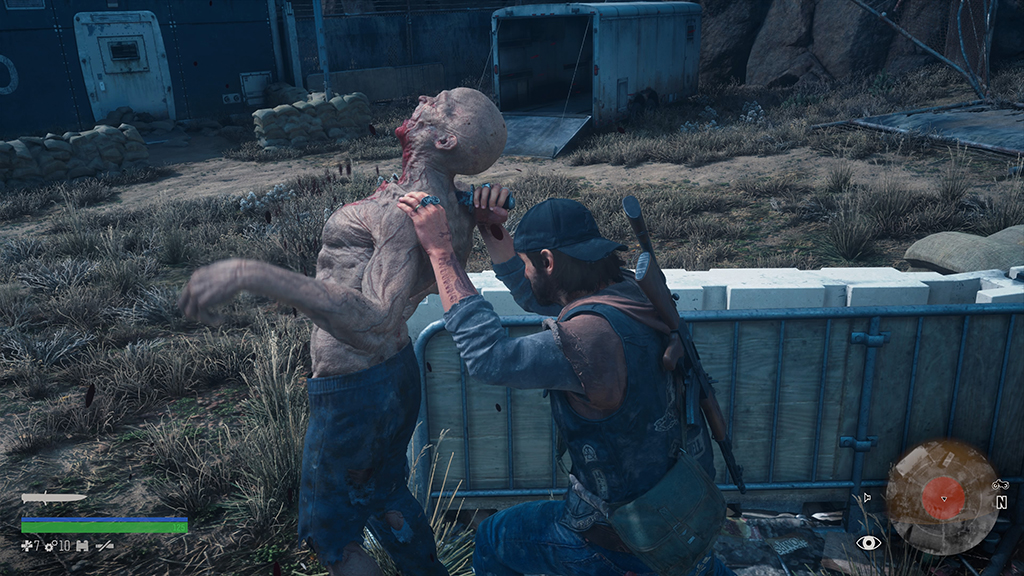This screenshot has height=576, width=1024.
Task: Click the speaker noise indicator
Action: coord(867,496)
